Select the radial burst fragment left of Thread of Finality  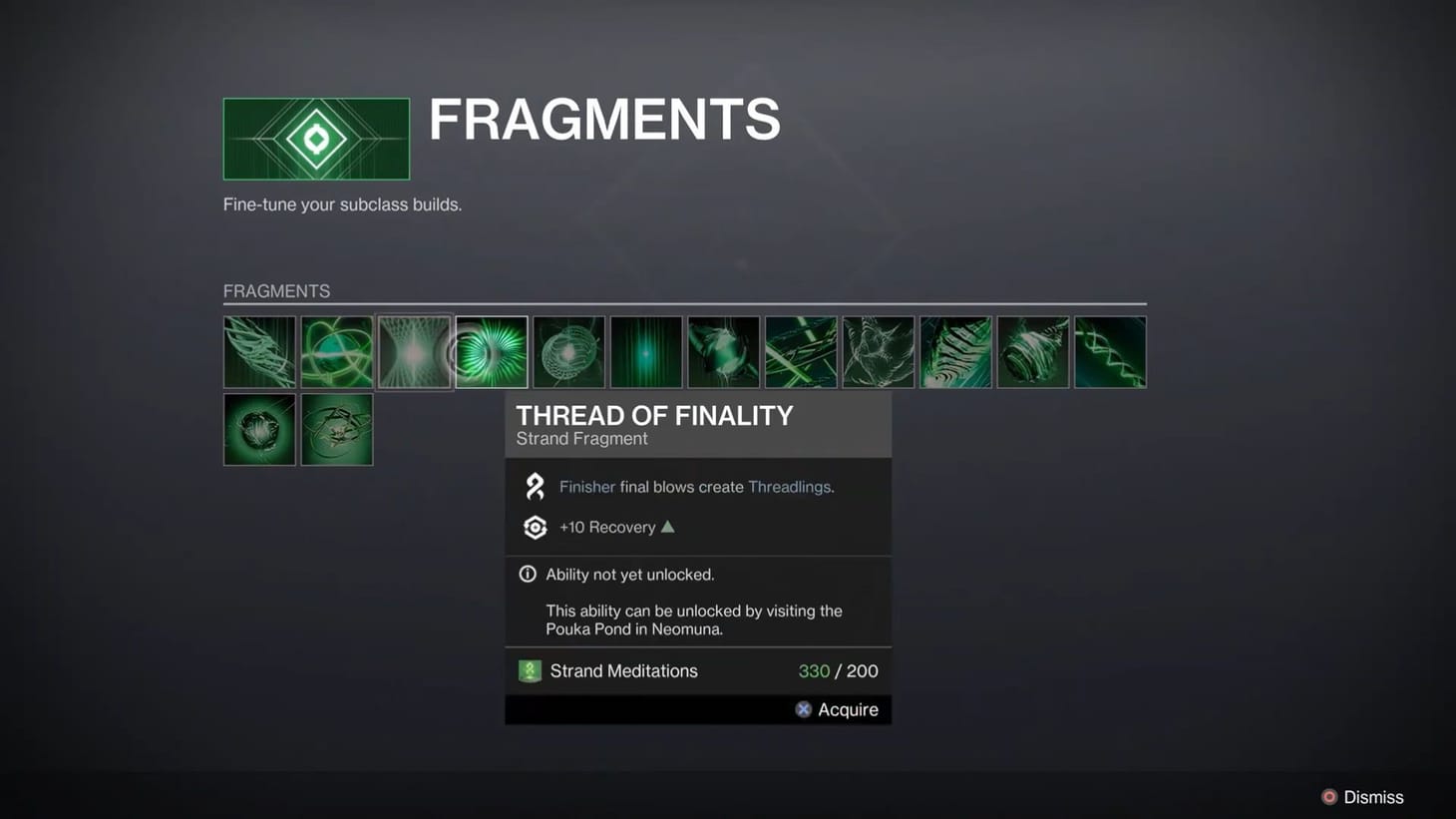[414, 351]
